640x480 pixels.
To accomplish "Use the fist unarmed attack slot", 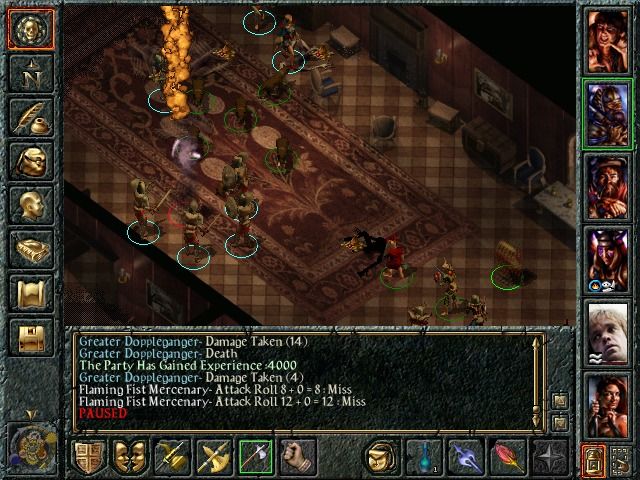I will click(297, 457).
